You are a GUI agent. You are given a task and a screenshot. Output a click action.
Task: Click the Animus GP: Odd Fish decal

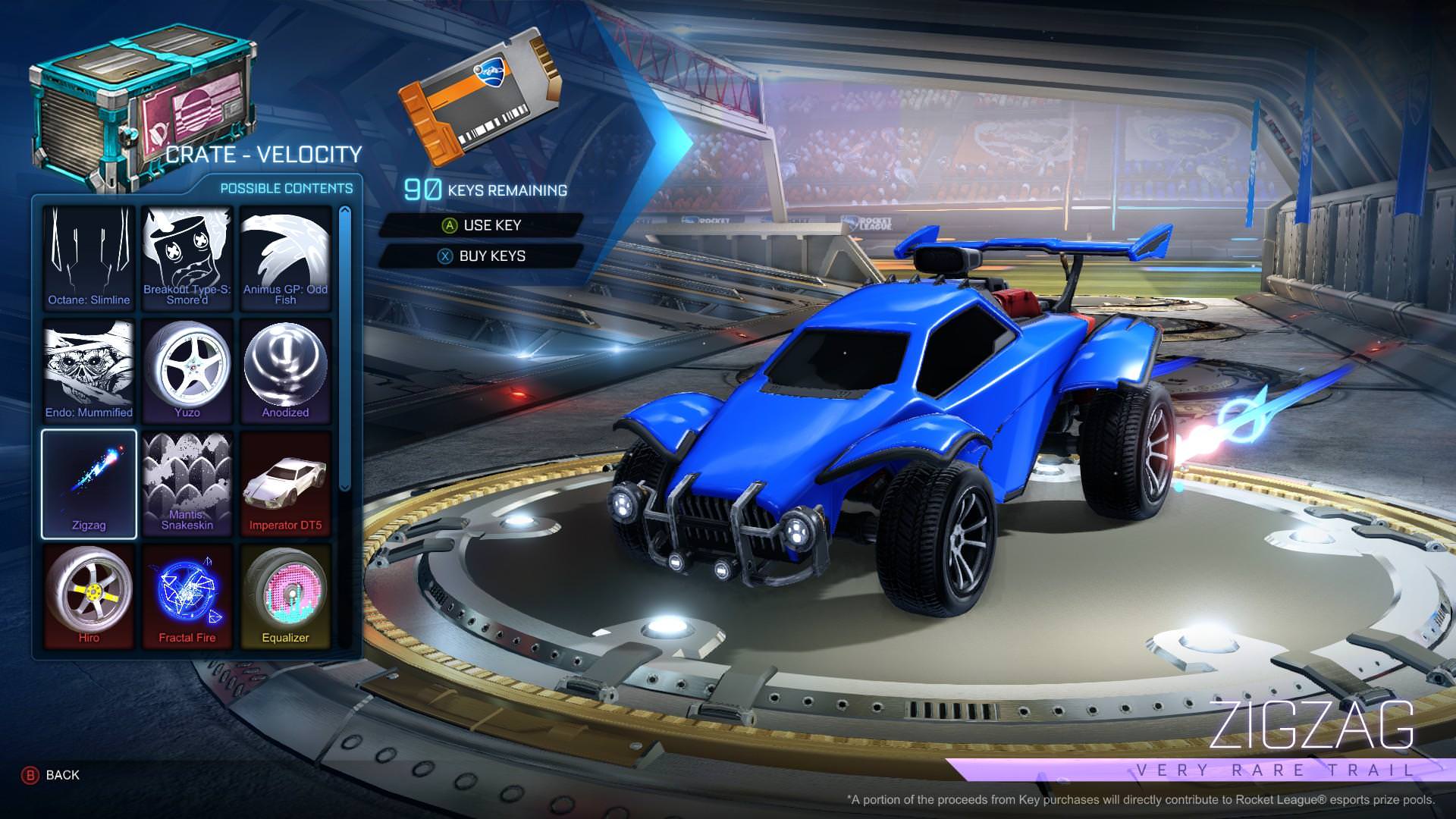pyautogui.click(x=286, y=258)
